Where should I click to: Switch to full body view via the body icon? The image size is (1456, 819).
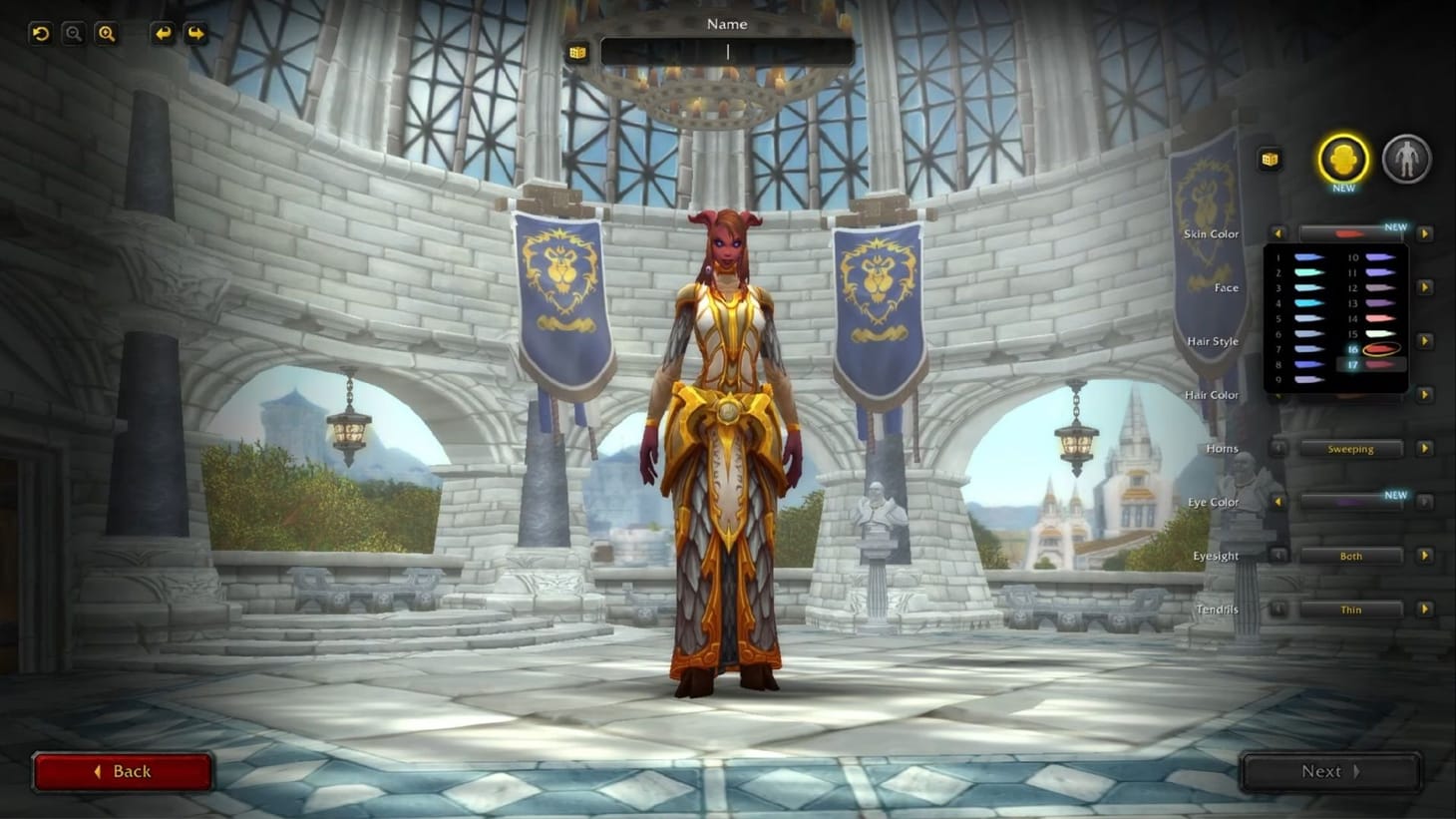(x=1407, y=160)
